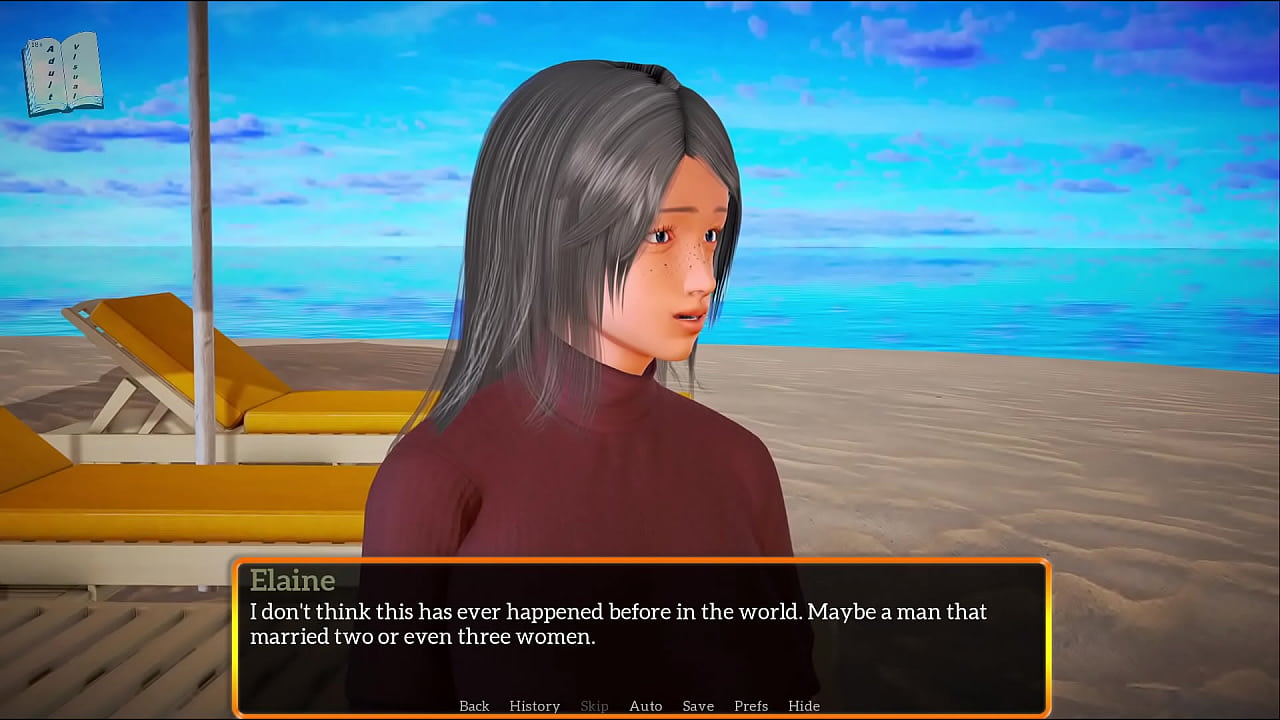
Task: Hide the dialogue interface
Action: tap(804, 706)
